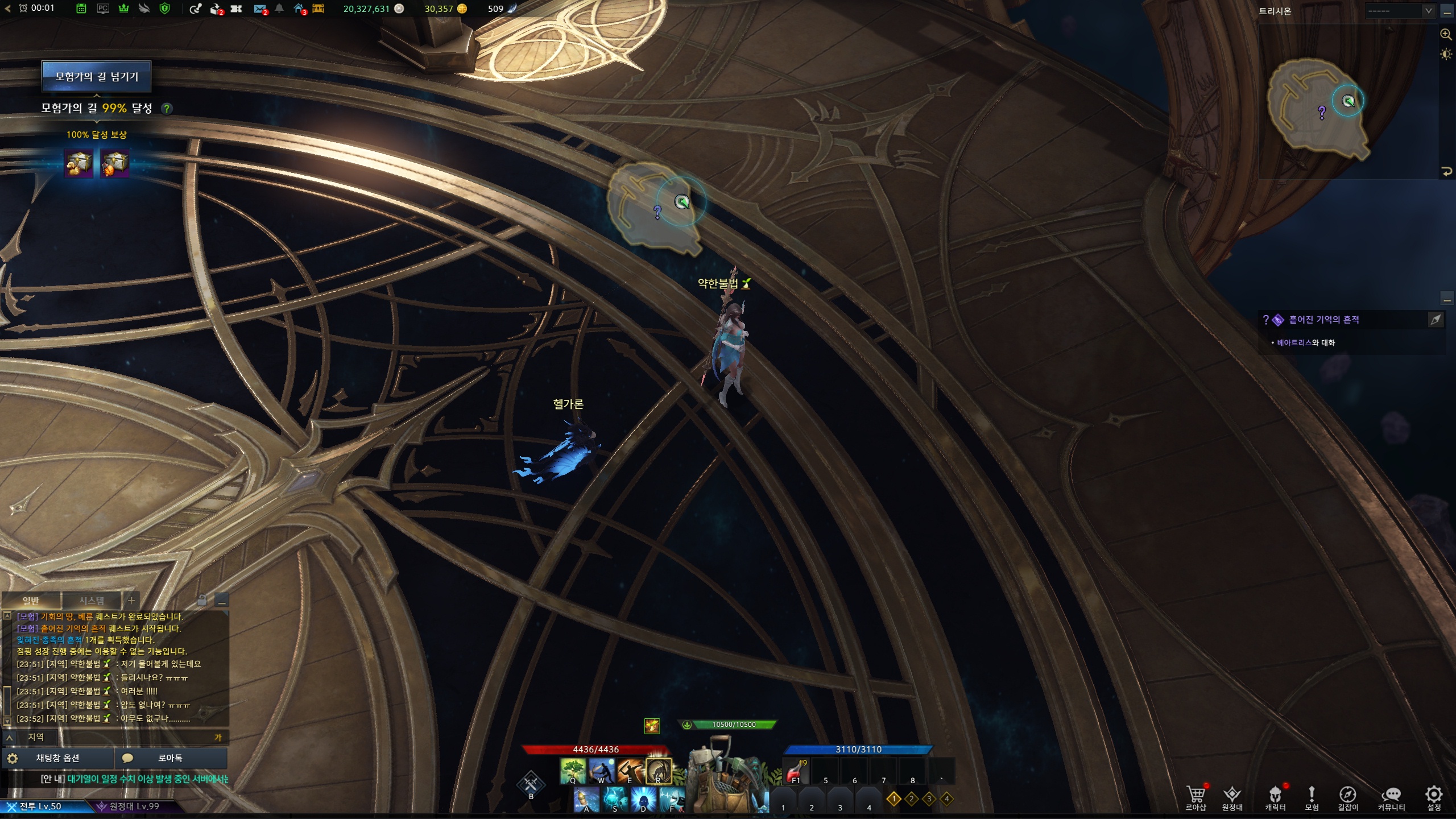The image size is (1456, 819).
Task: Click the 모험가의 길 넘기기 skip button
Action: pyautogui.click(x=96, y=77)
